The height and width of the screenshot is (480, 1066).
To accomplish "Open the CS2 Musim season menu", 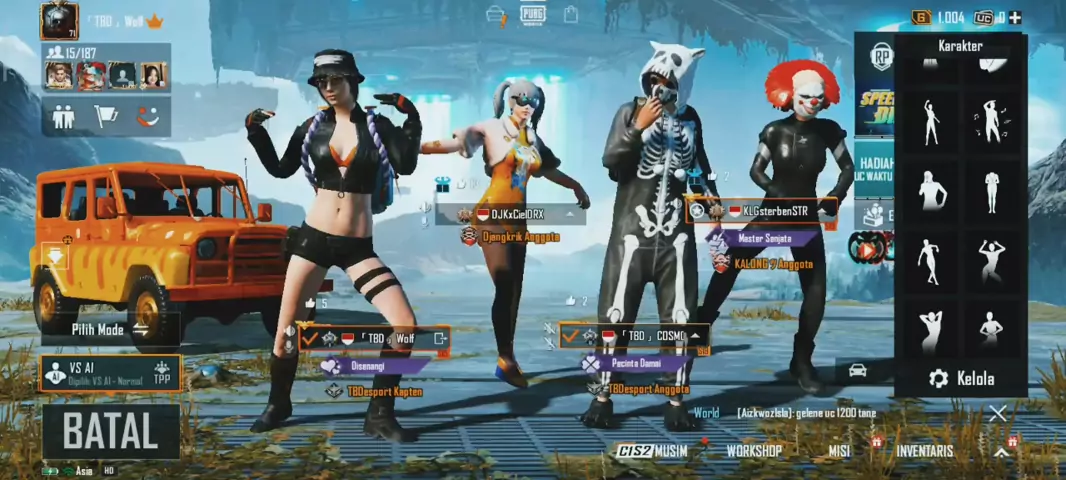I will [x=651, y=451].
